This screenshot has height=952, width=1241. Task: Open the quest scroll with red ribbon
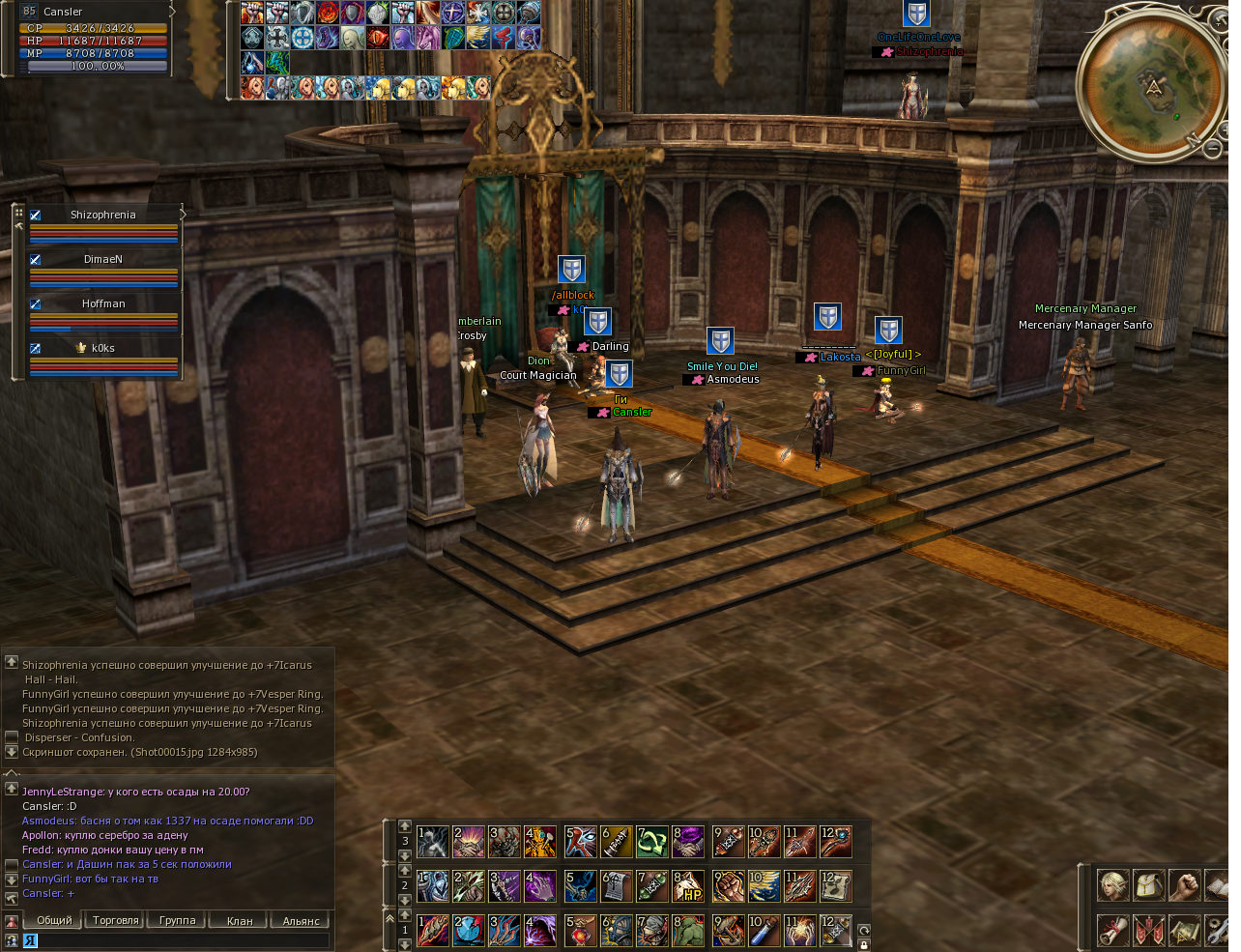pos(1112,931)
